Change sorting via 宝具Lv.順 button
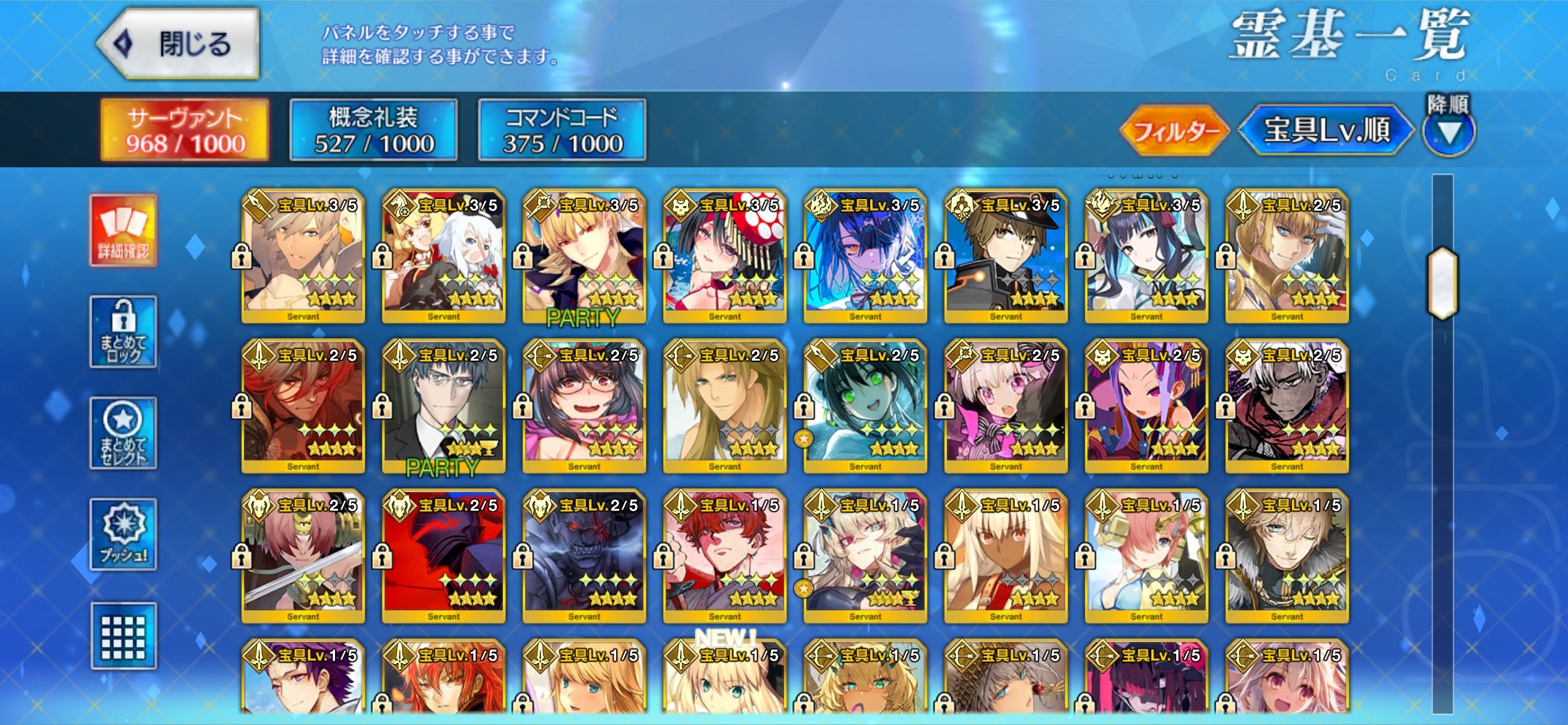This screenshot has width=1568, height=725. click(1326, 131)
